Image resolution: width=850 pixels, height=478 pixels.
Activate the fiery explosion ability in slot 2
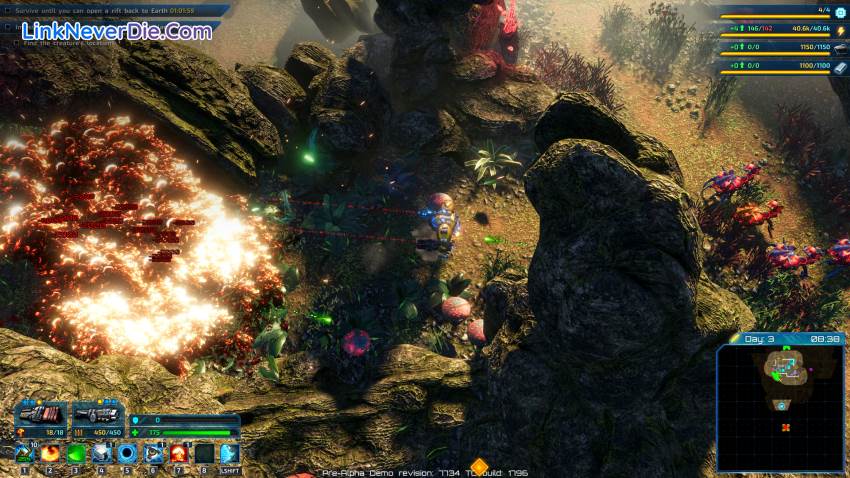tap(50, 454)
